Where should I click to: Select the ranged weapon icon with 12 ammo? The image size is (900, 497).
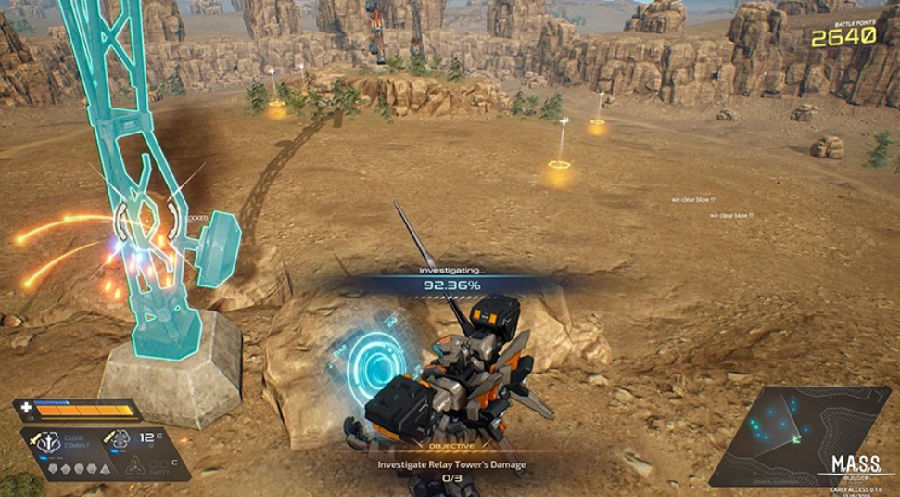(119, 438)
